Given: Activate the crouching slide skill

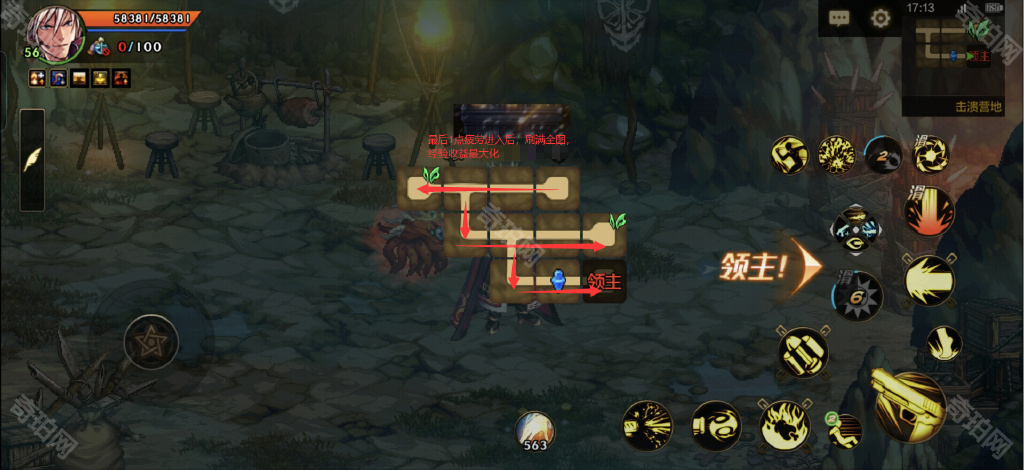Looking at the screenshot, I should coord(846,430).
